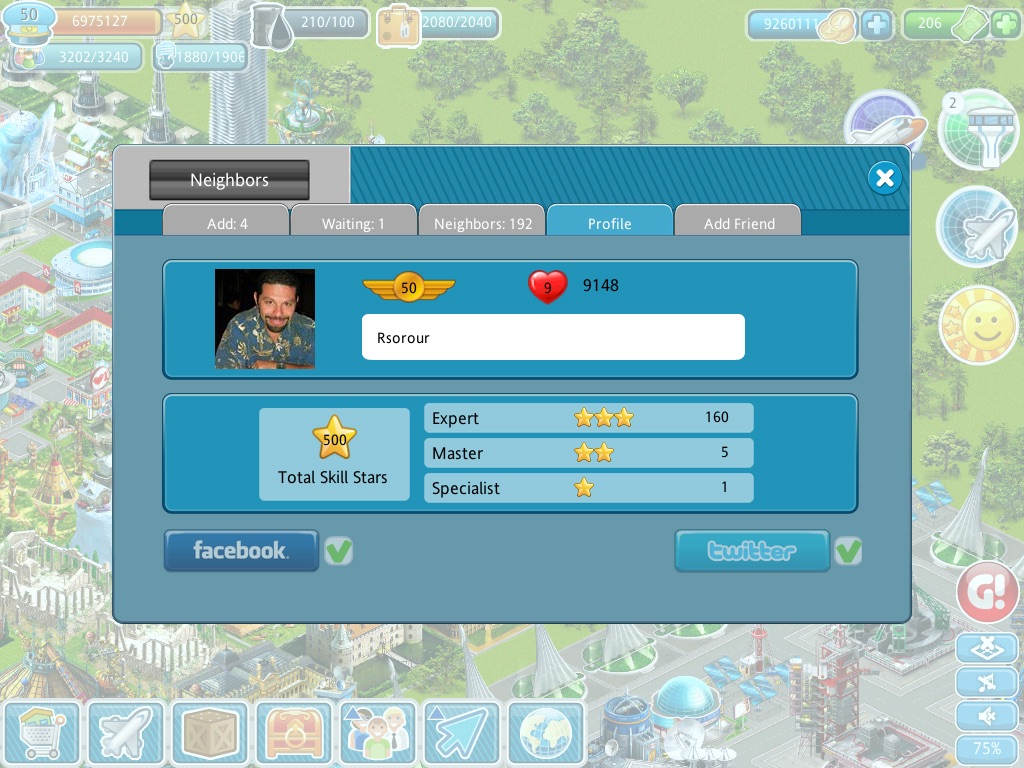Screen dimensions: 1024x768
Task: Add more cash with the green plus
Action: coord(1005,24)
